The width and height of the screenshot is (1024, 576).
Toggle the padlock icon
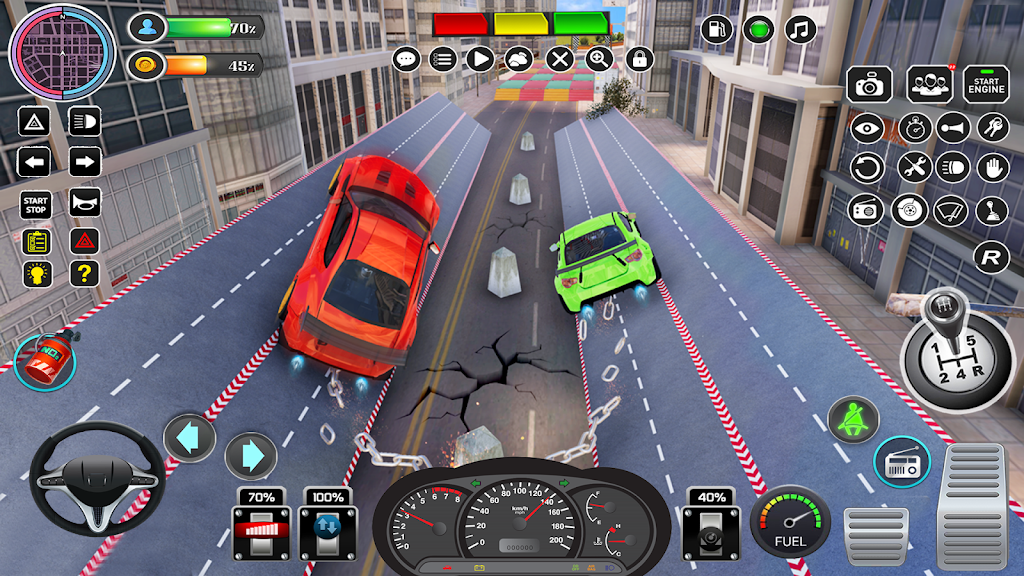point(638,58)
